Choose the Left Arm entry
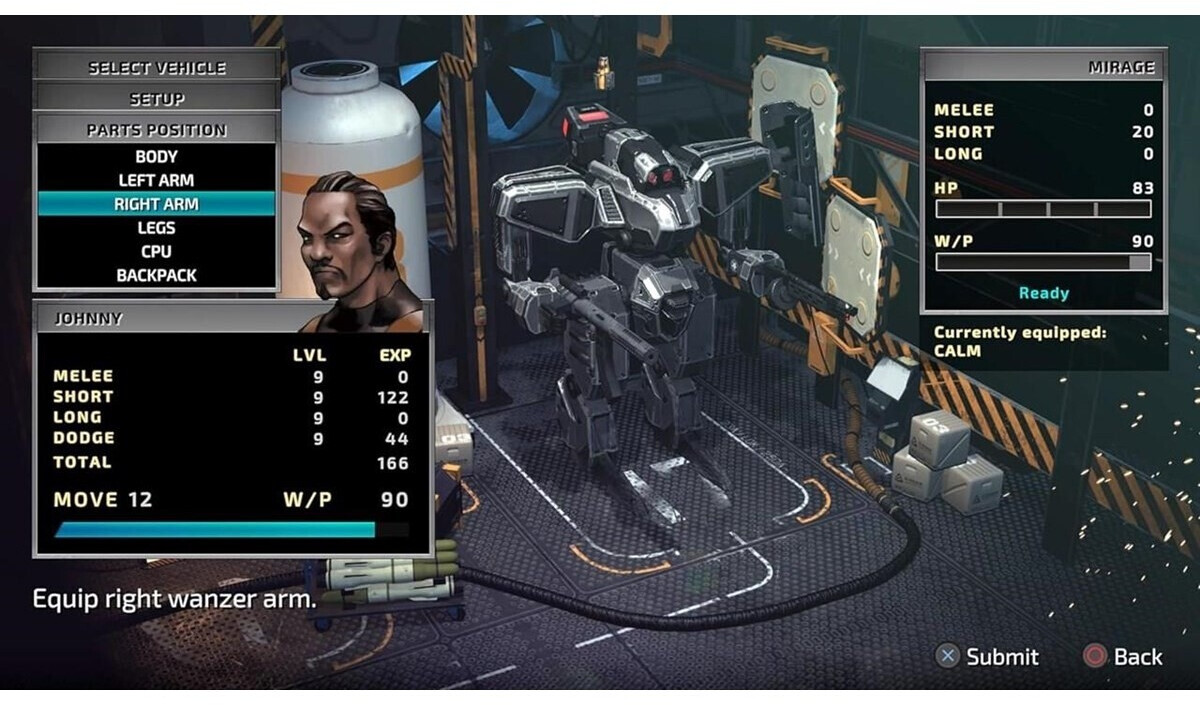The width and height of the screenshot is (1200, 705). click(x=157, y=181)
